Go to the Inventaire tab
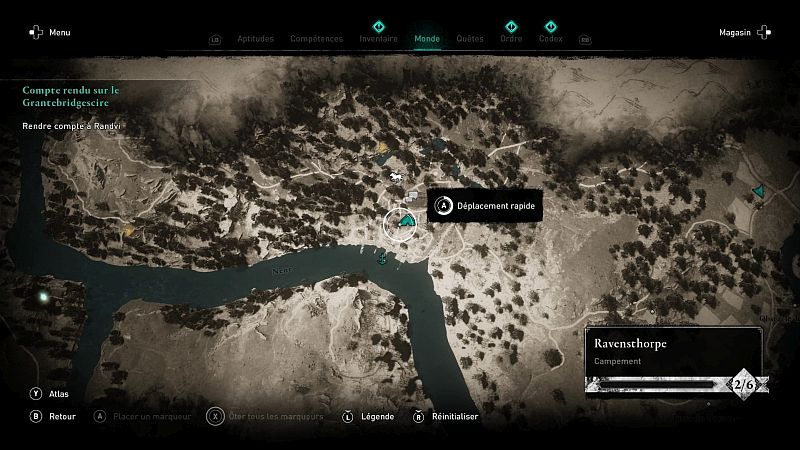The width and height of the screenshot is (800, 450). (x=379, y=39)
